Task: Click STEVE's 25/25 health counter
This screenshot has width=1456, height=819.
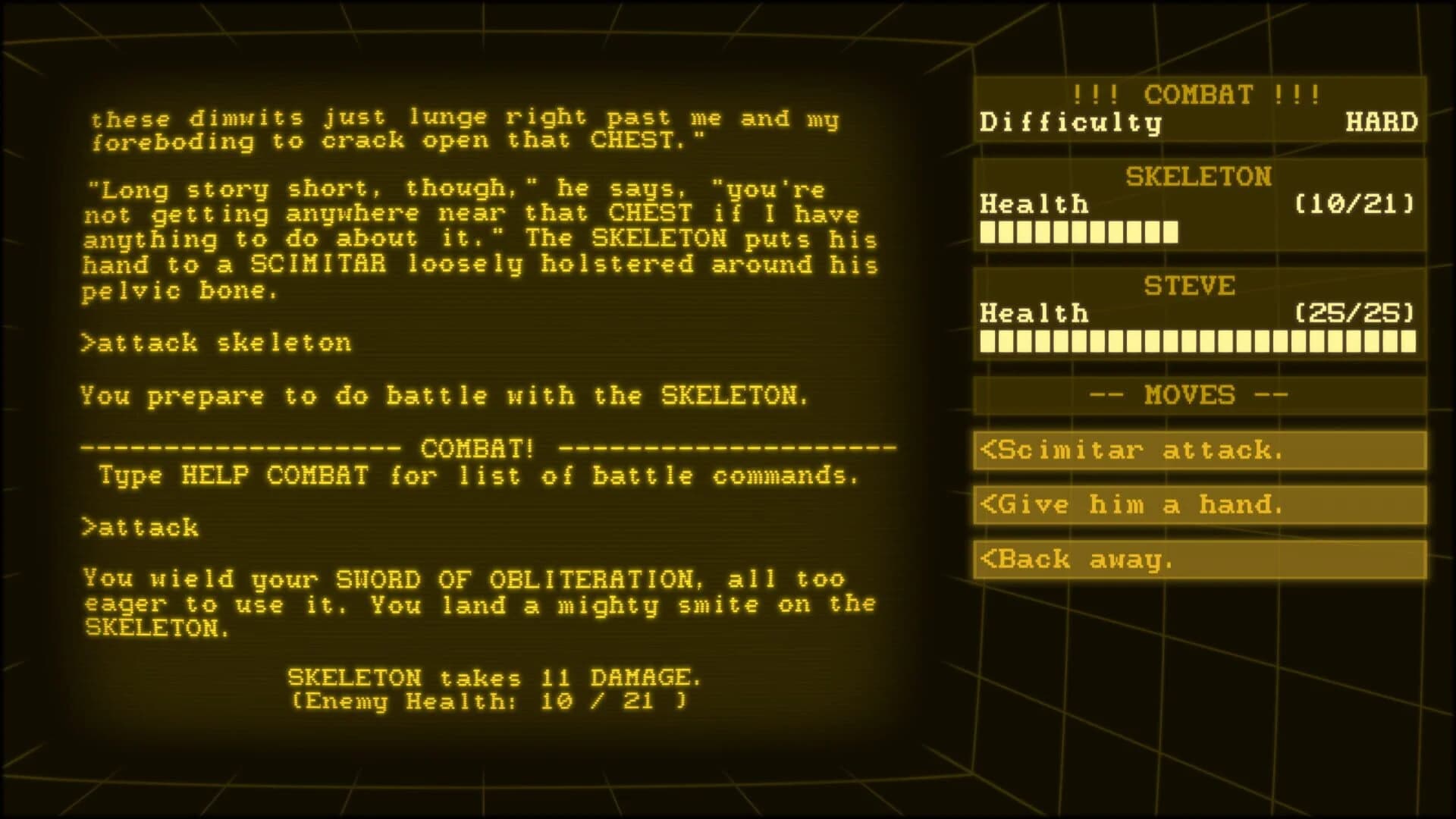Action: coord(1353,312)
